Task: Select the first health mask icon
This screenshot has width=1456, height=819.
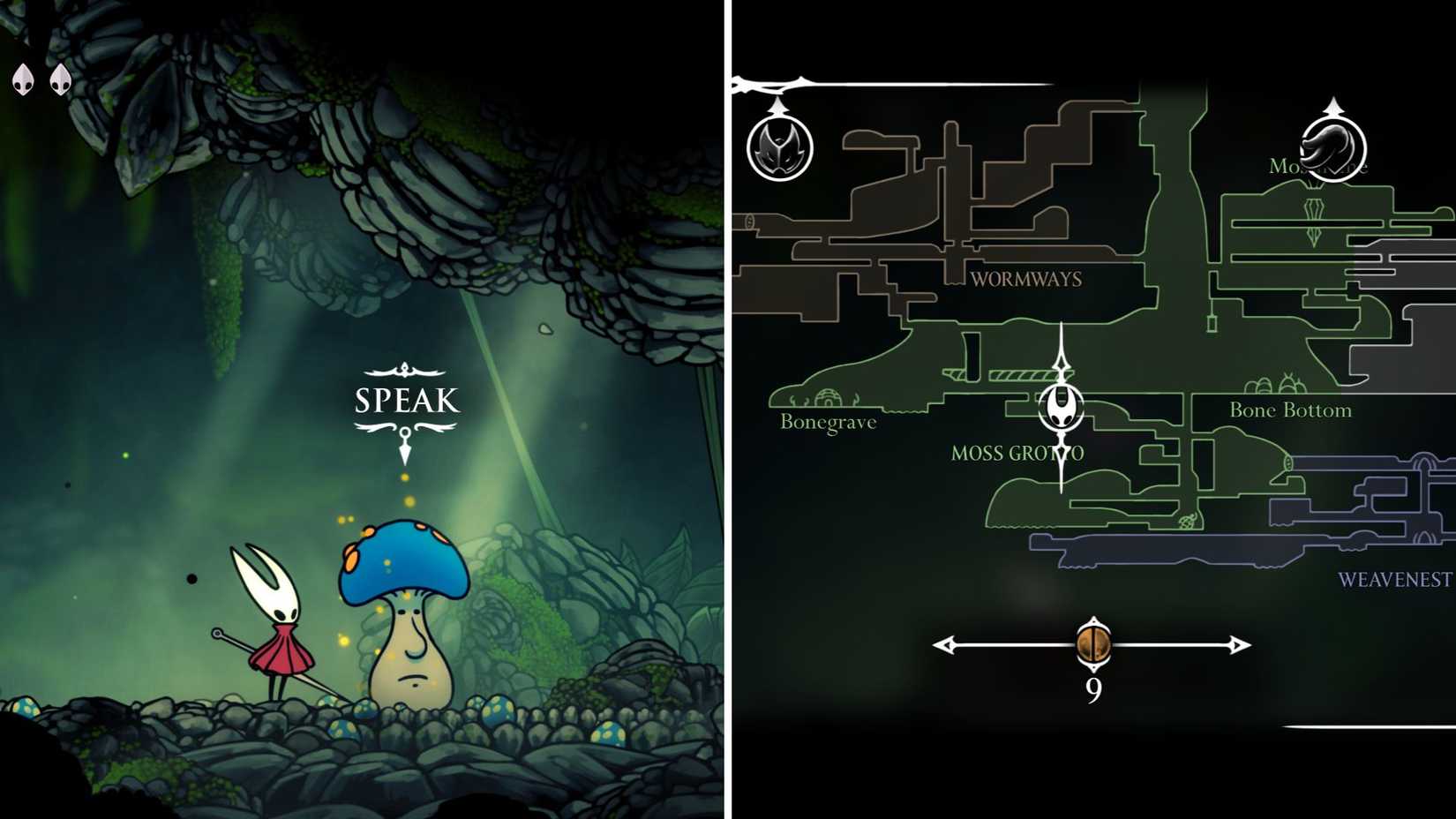Action: [22, 78]
